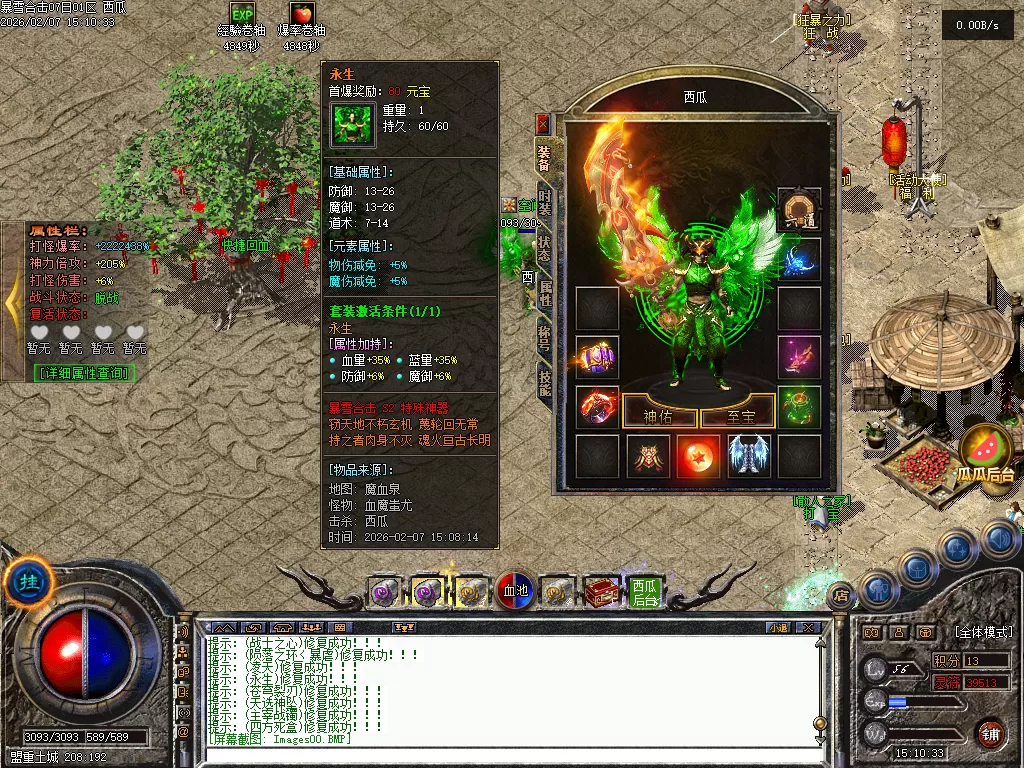The height and width of the screenshot is (768, 1024).
Task: Select the red dragon ball slot
Action: coord(698,456)
